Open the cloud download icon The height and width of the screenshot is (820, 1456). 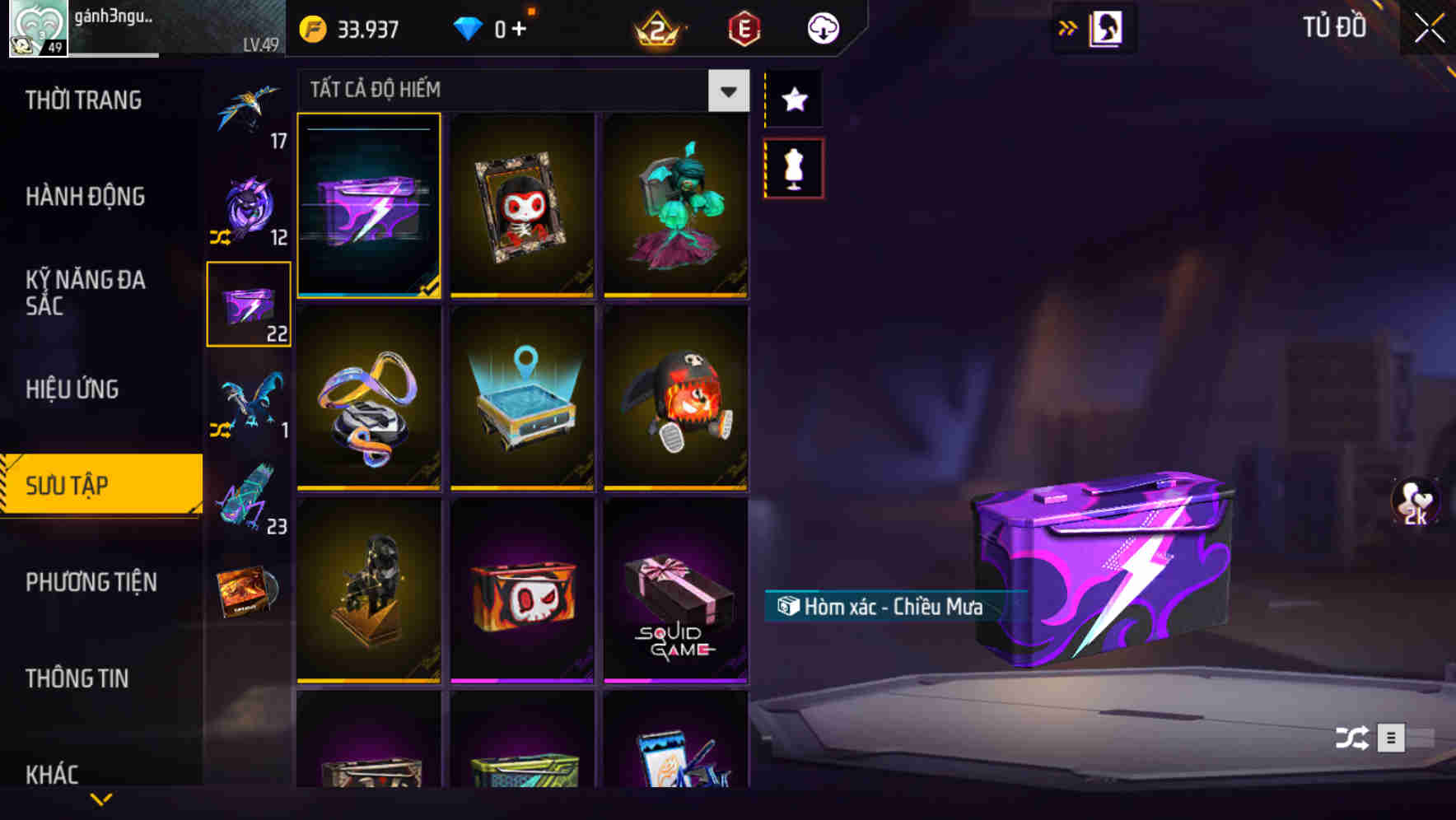[821, 27]
